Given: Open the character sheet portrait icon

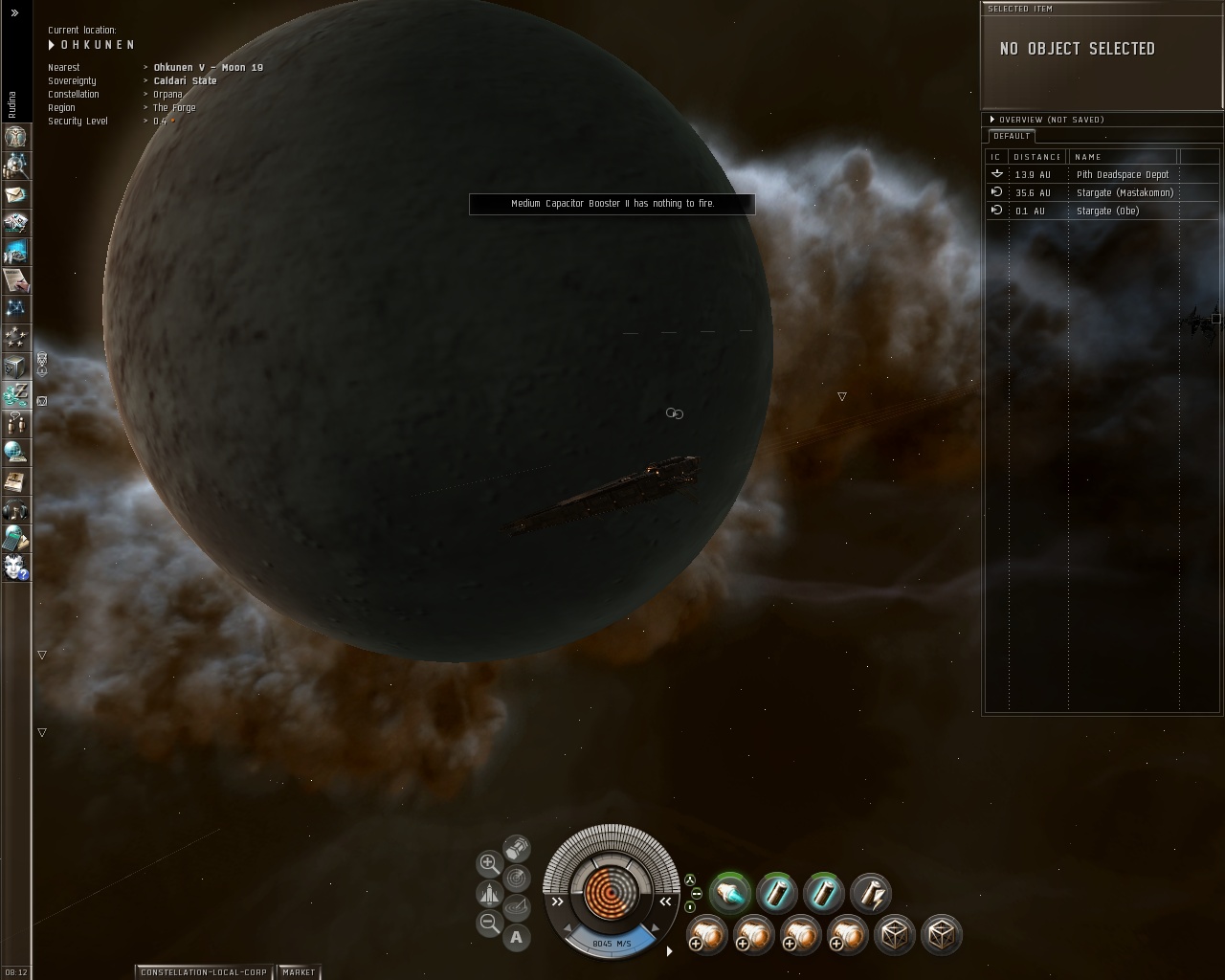Looking at the screenshot, I should coord(15,136).
